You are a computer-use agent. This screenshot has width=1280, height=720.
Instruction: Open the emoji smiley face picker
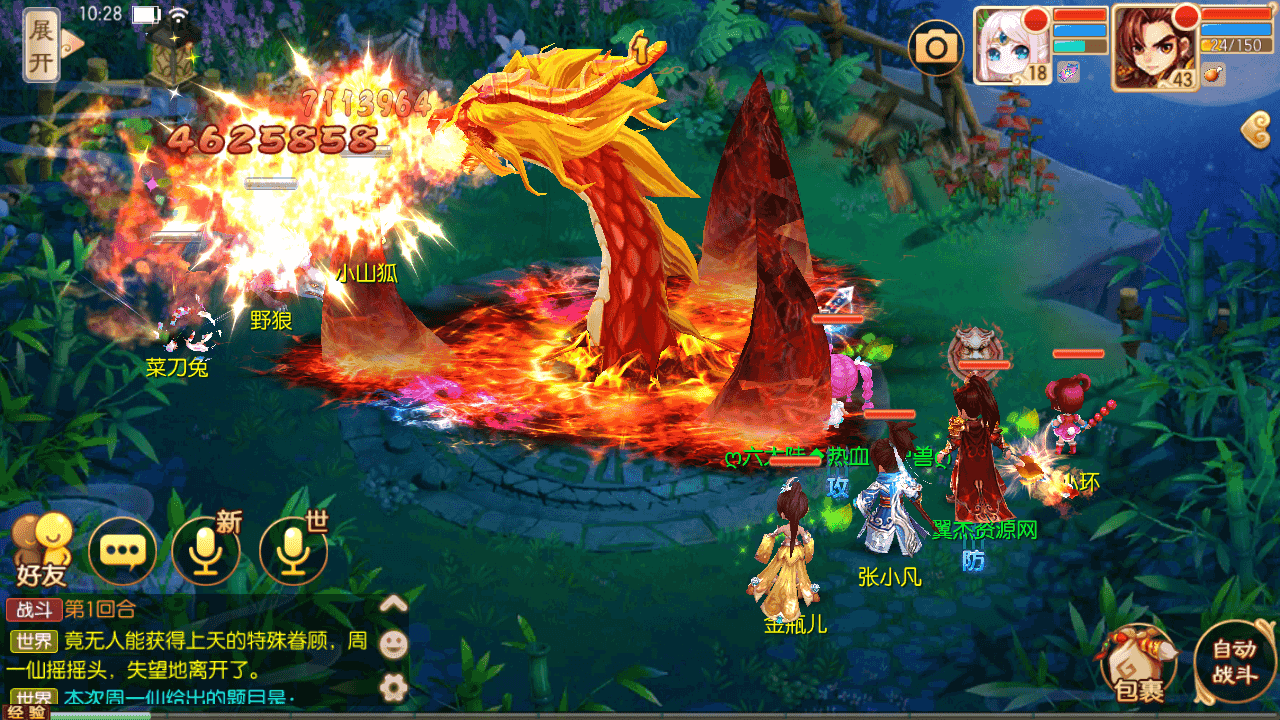point(394,643)
